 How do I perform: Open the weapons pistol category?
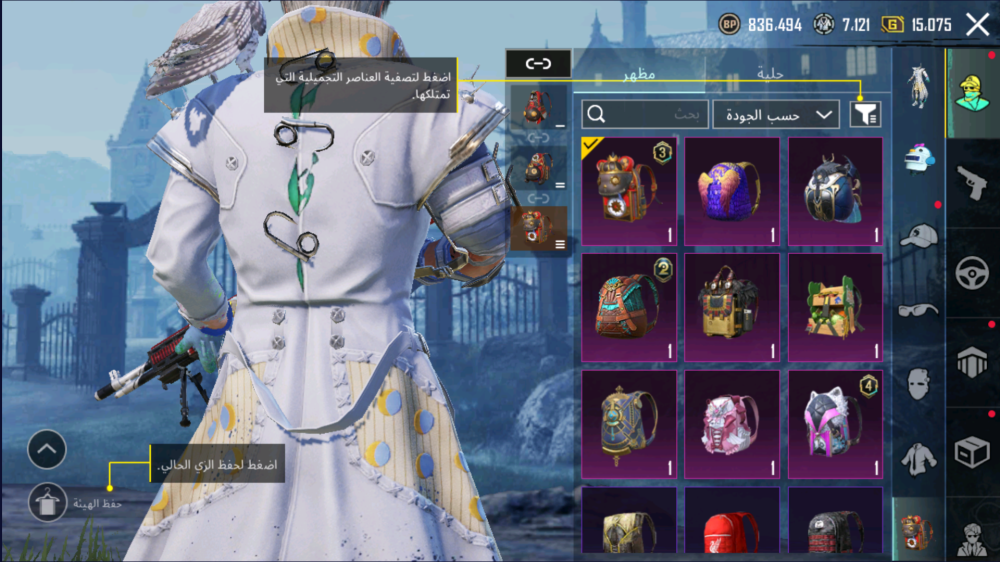971,183
